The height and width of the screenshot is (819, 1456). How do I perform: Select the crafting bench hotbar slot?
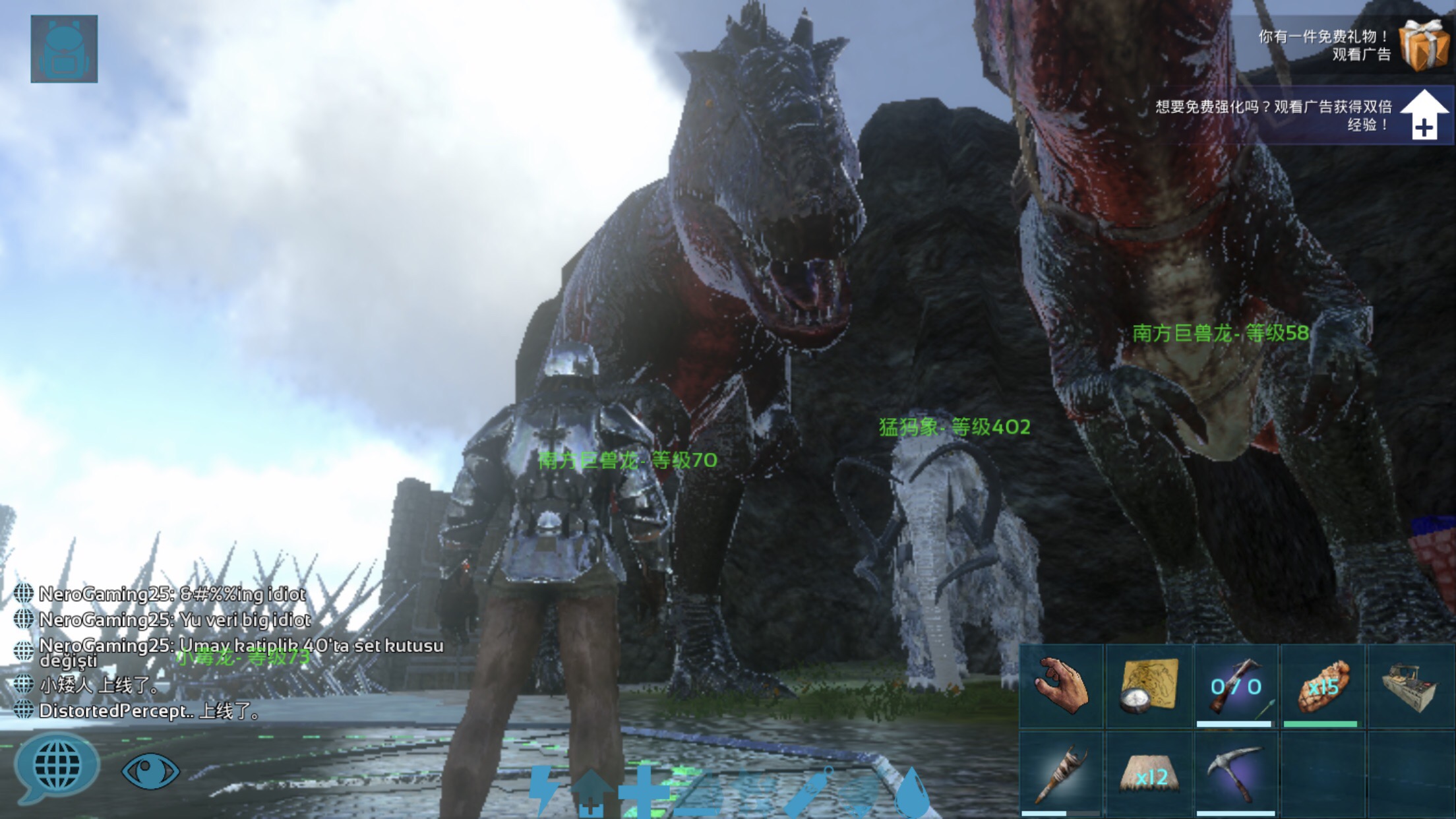(x=1411, y=686)
